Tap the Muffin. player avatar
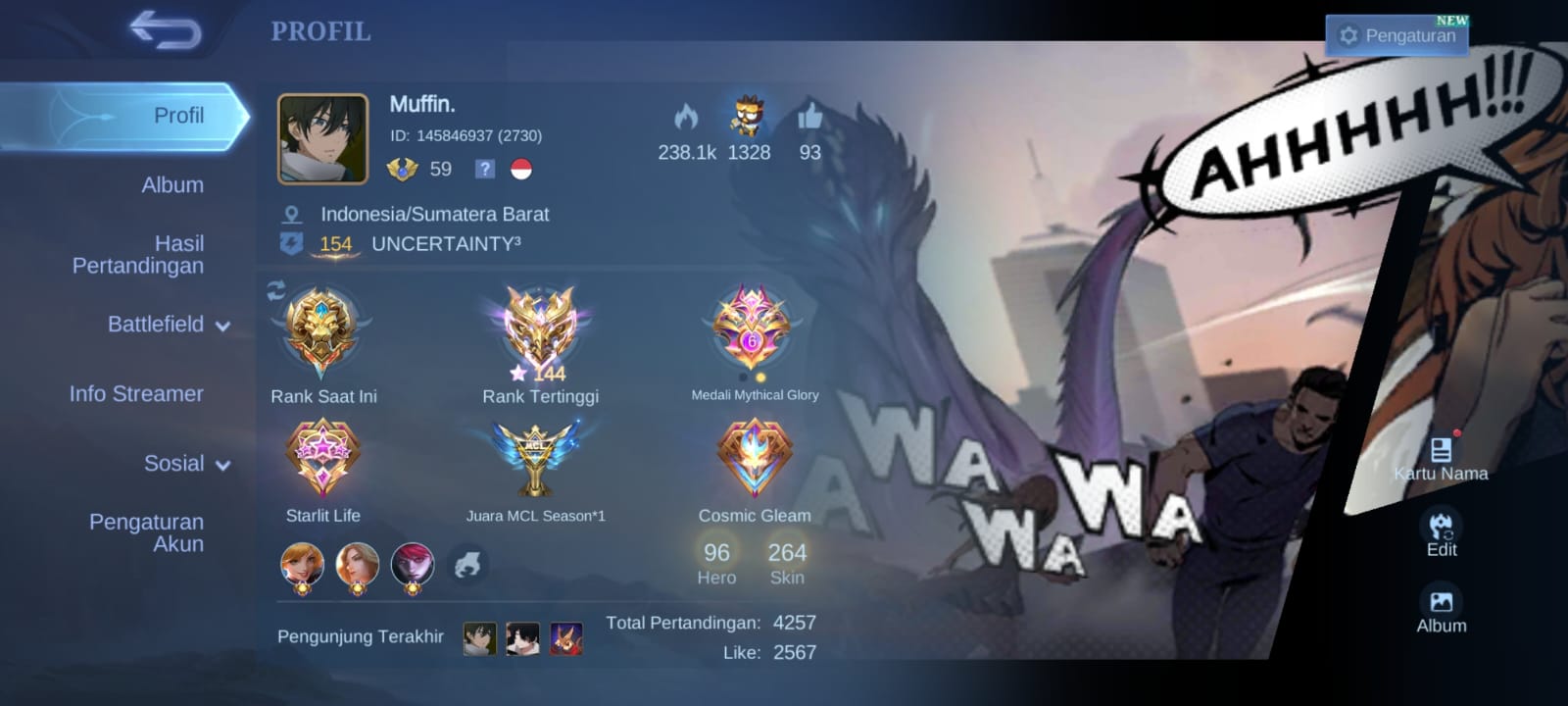1568x706 pixels. click(x=322, y=139)
